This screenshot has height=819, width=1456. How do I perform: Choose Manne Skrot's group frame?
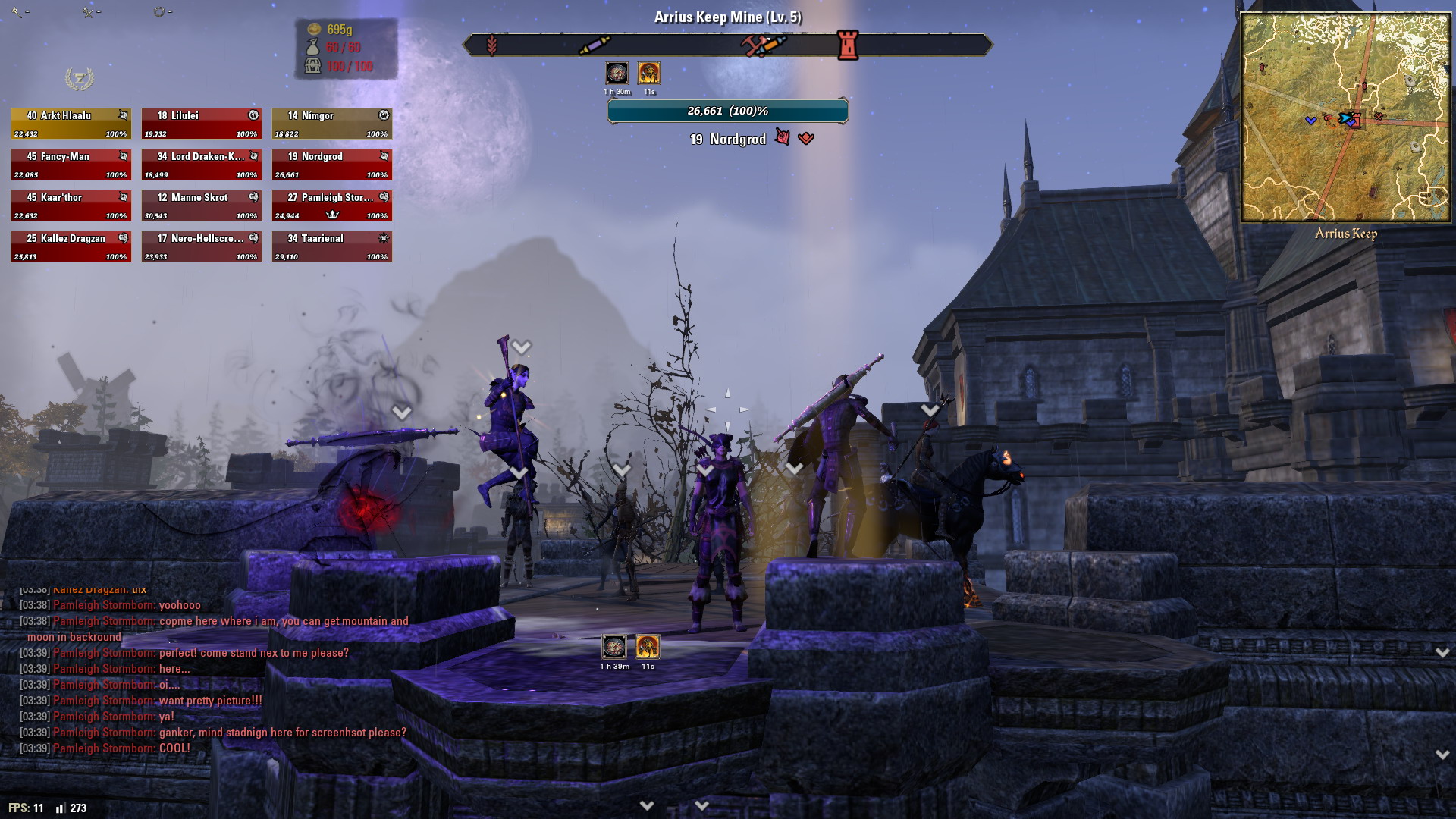tap(201, 206)
